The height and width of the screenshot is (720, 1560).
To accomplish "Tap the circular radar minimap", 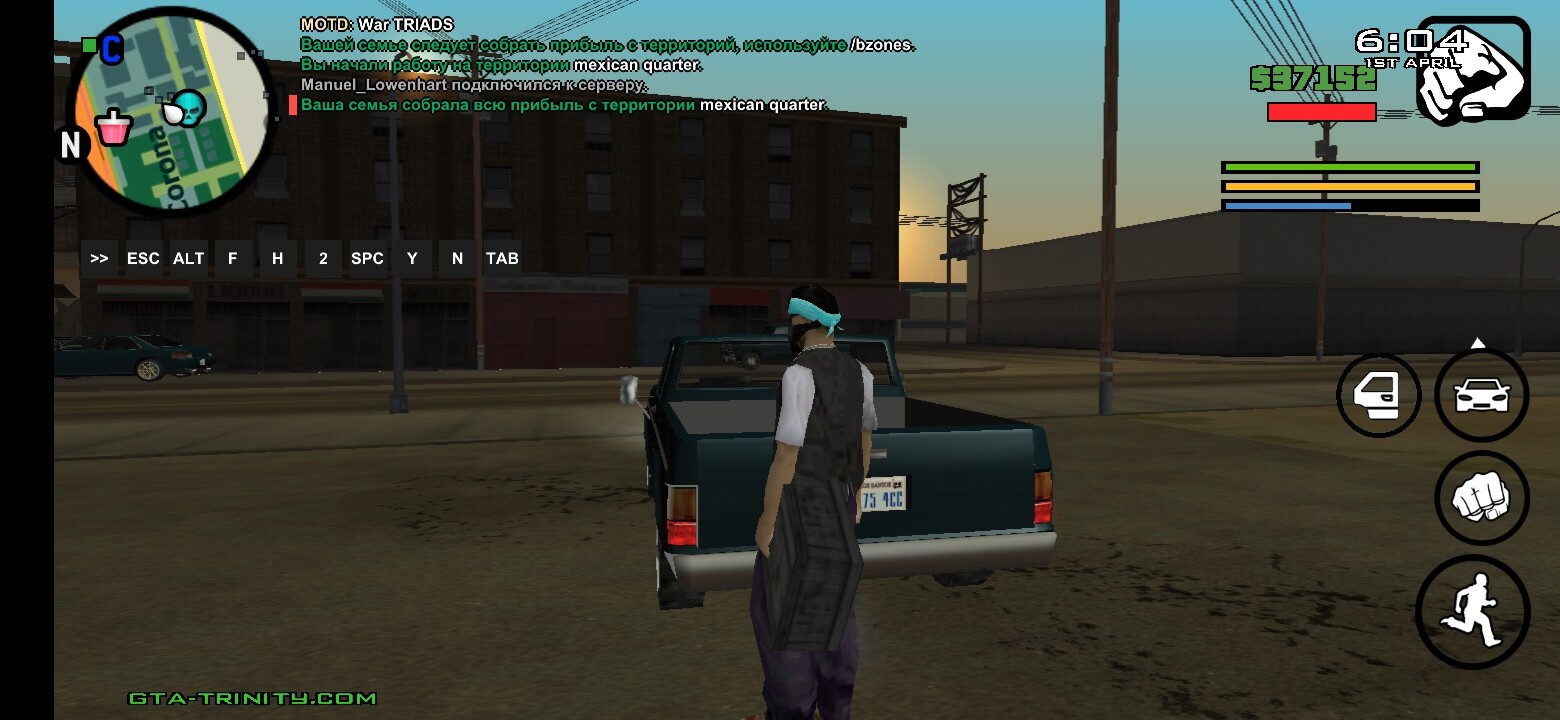I will point(170,111).
